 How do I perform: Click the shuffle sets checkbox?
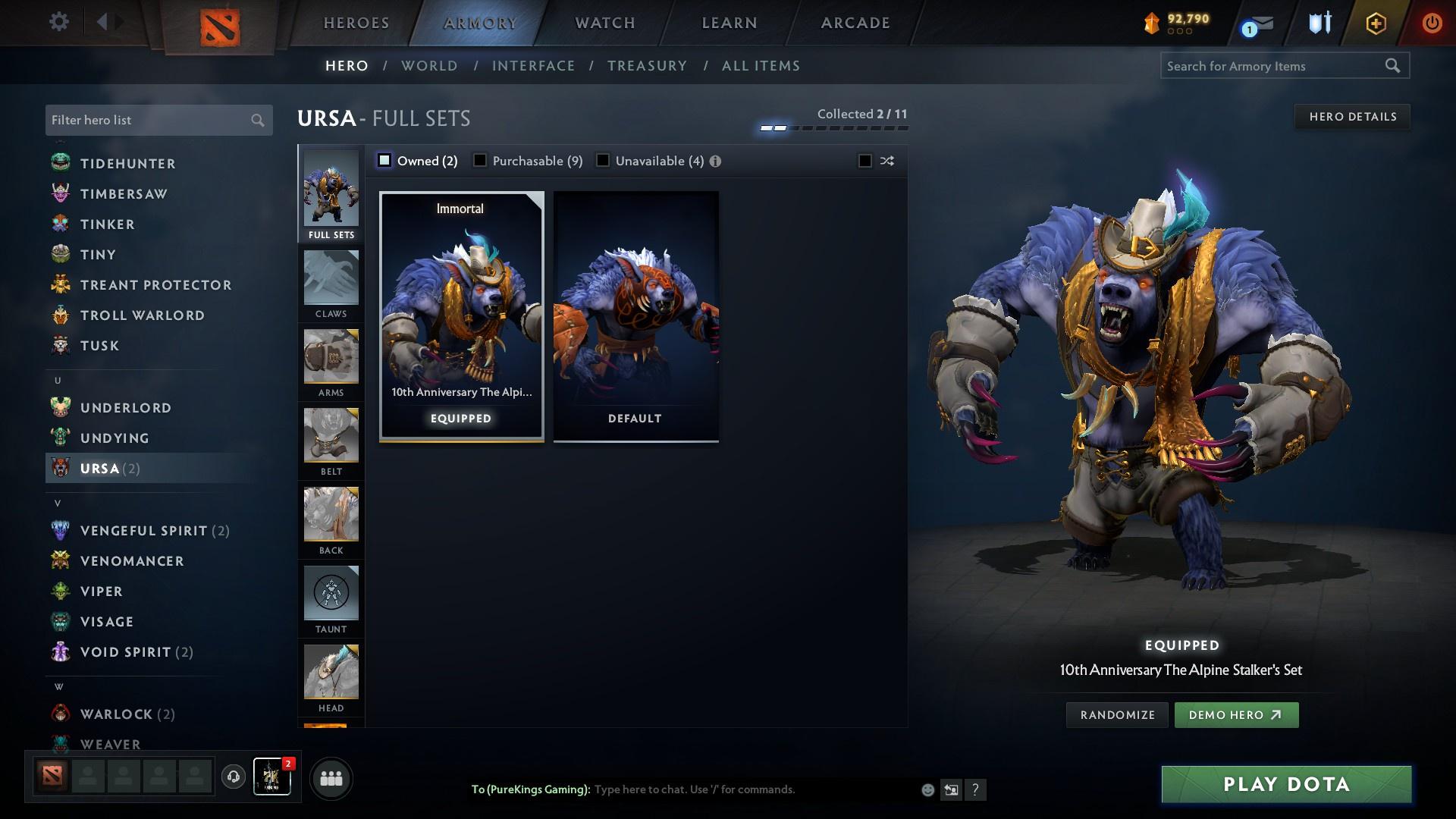(863, 161)
